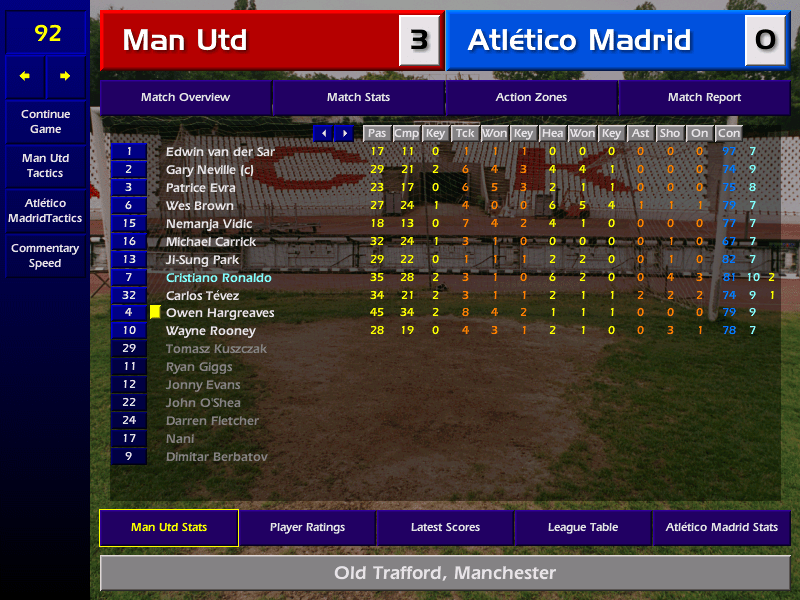The image size is (800, 600).
Task: Show the Action Zones view
Action: (531, 97)
